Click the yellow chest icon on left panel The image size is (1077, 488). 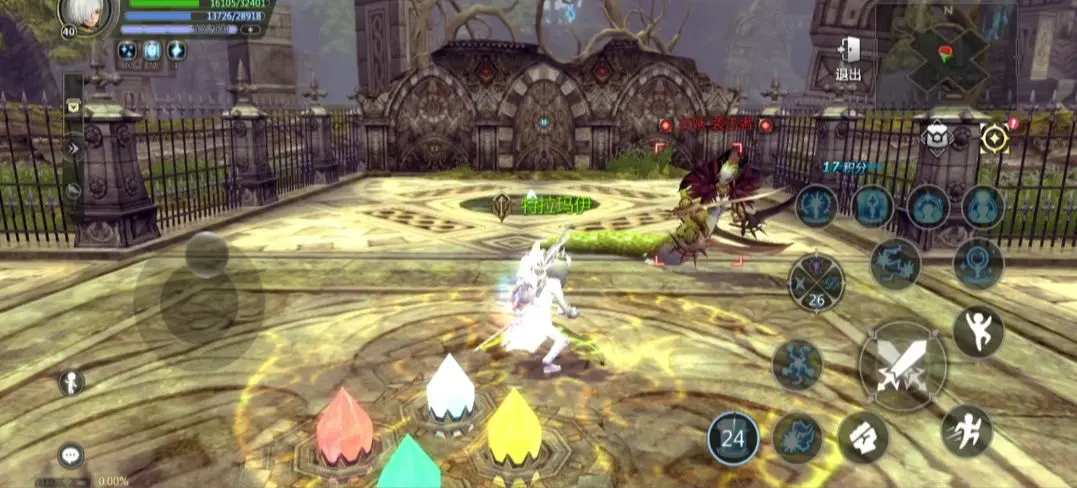73,105
